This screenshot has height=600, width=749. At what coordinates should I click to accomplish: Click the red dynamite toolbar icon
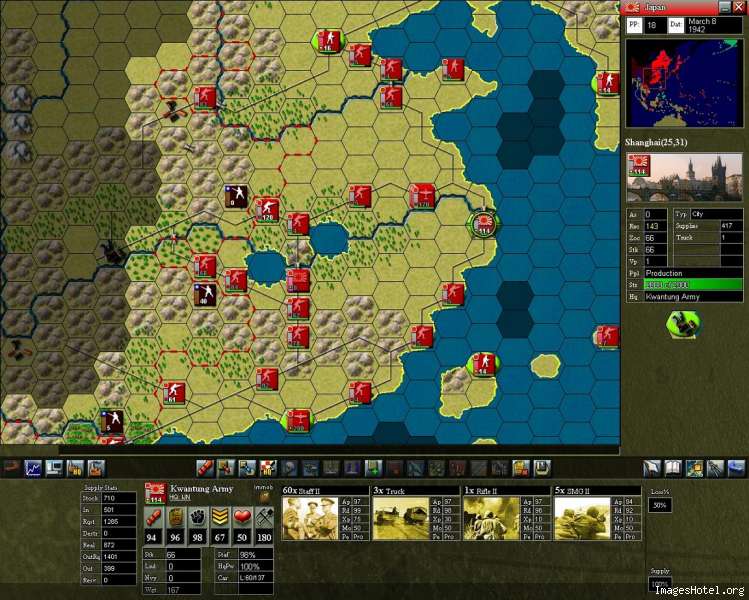(203, 467)
